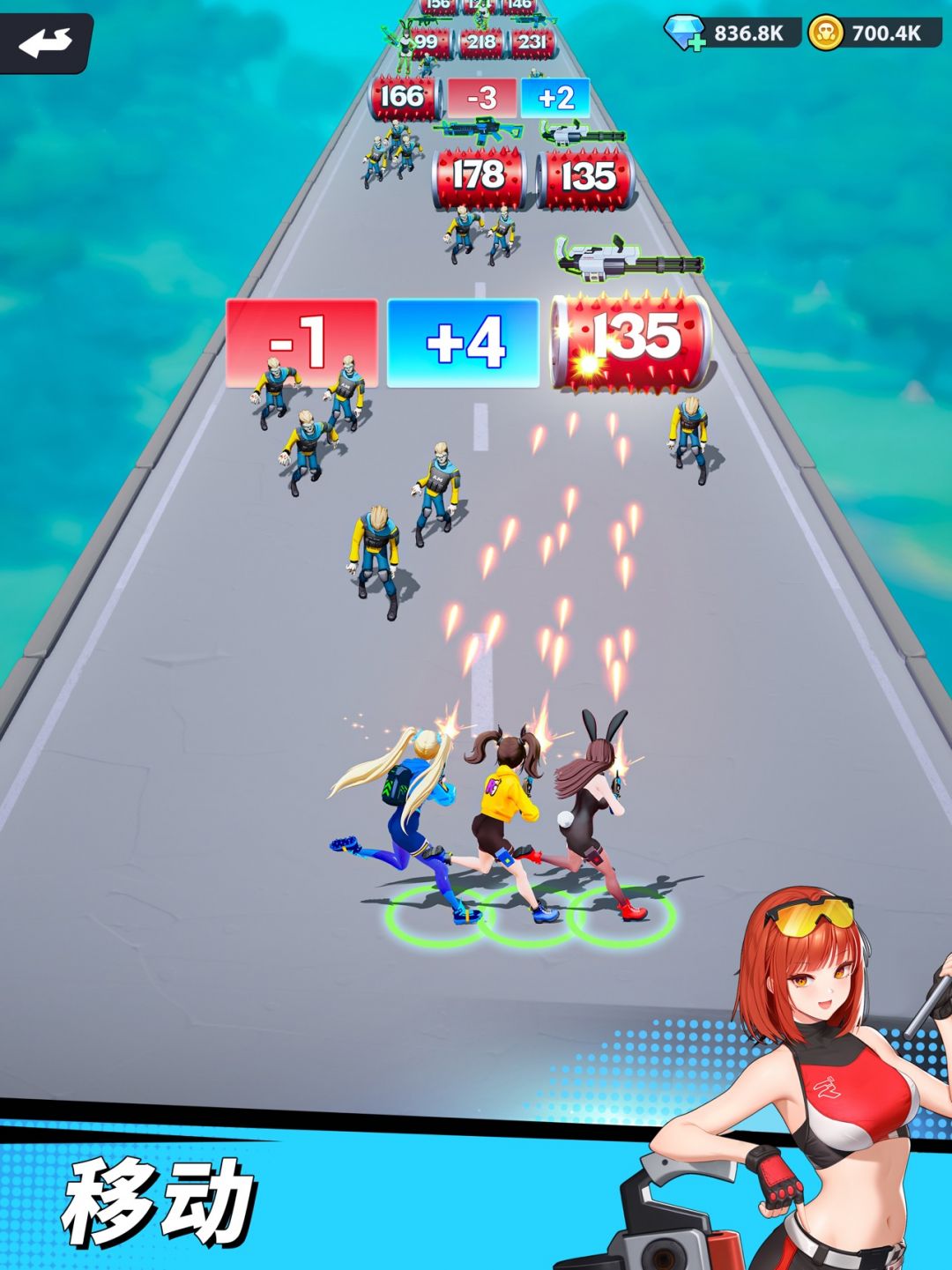
Task: Go back using the arrow button
Action: coord(46,42)
